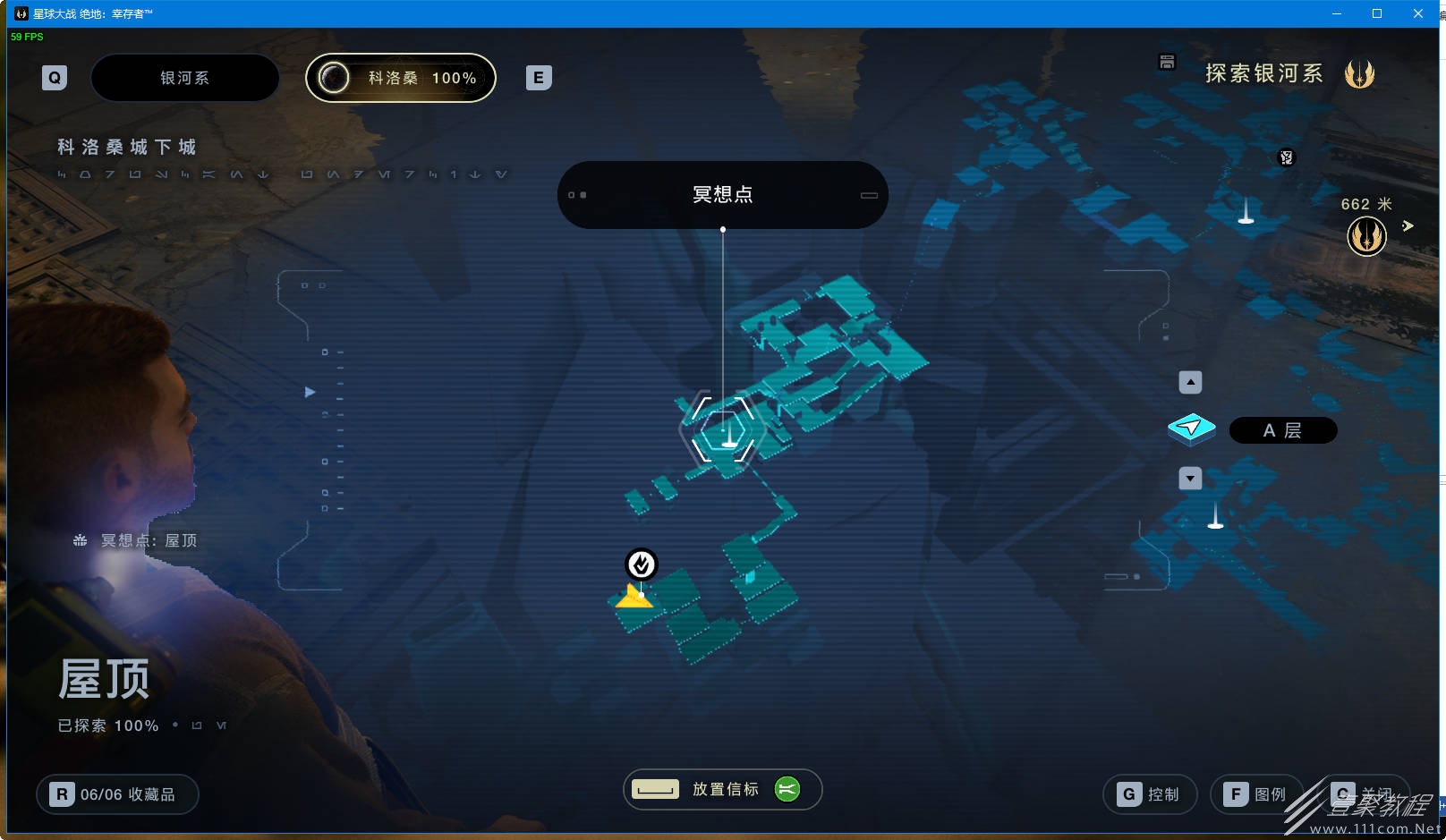
Task: Switch to the 银河系 galaxy view
Action: pos(184,78)
